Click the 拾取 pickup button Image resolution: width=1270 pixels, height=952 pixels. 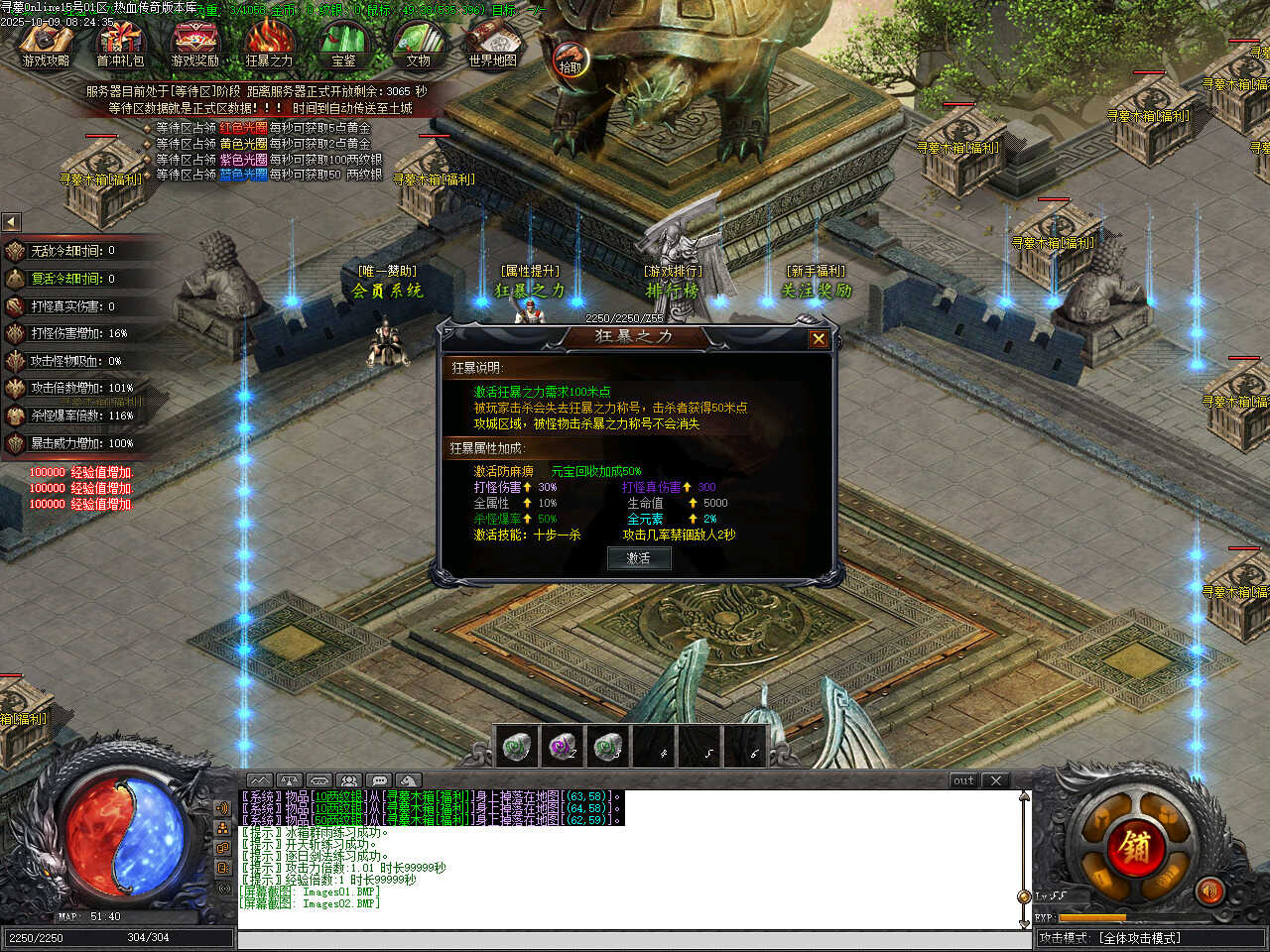pos(570,61)
